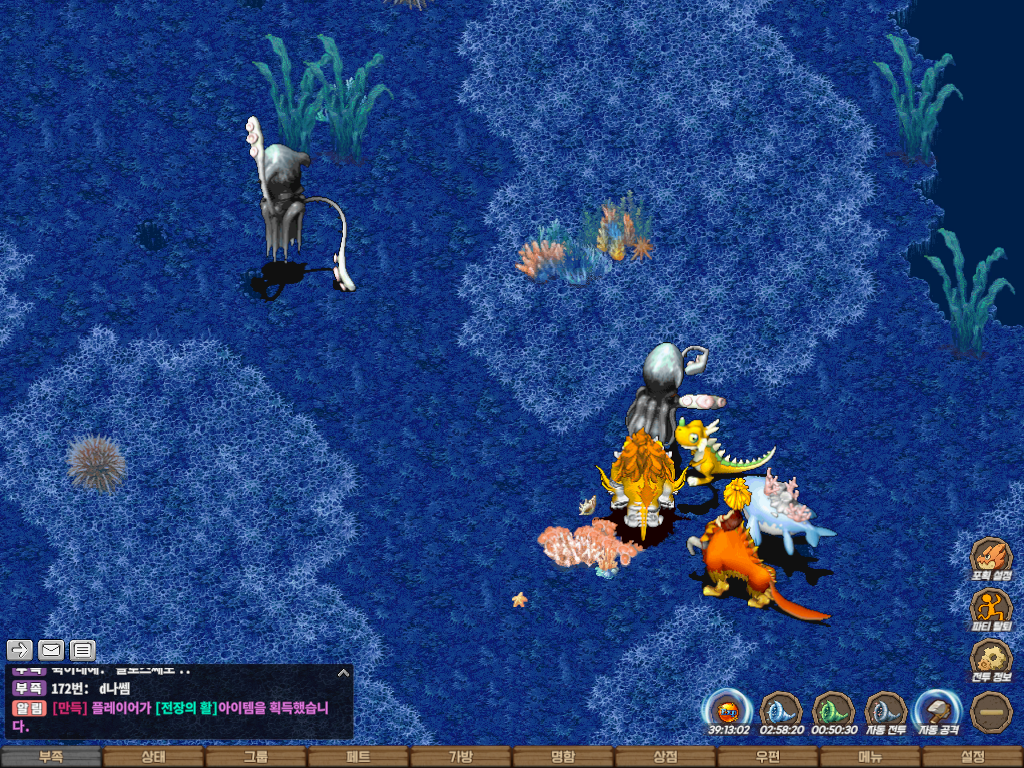Expand chat with the up arrow
Viewport: 1024px width, 768px height.
click(342, 673)
